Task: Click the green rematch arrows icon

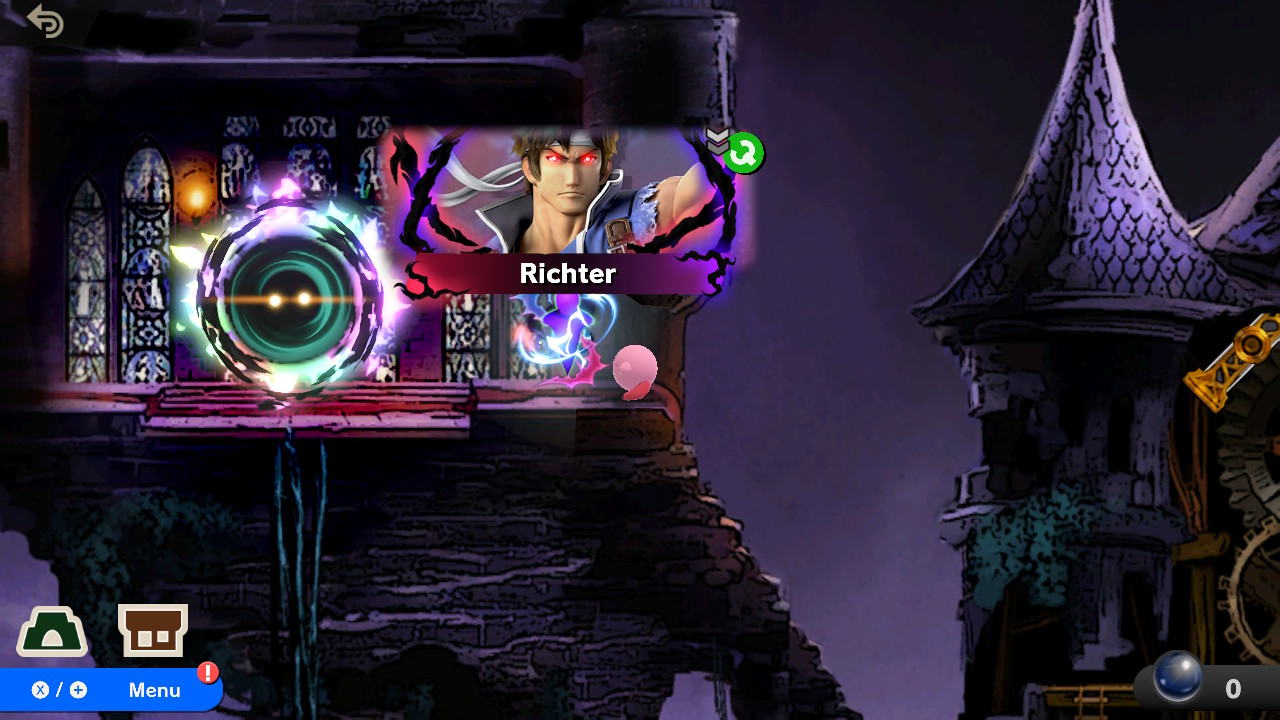Action: pyautogui.click(x=745, y=153)
